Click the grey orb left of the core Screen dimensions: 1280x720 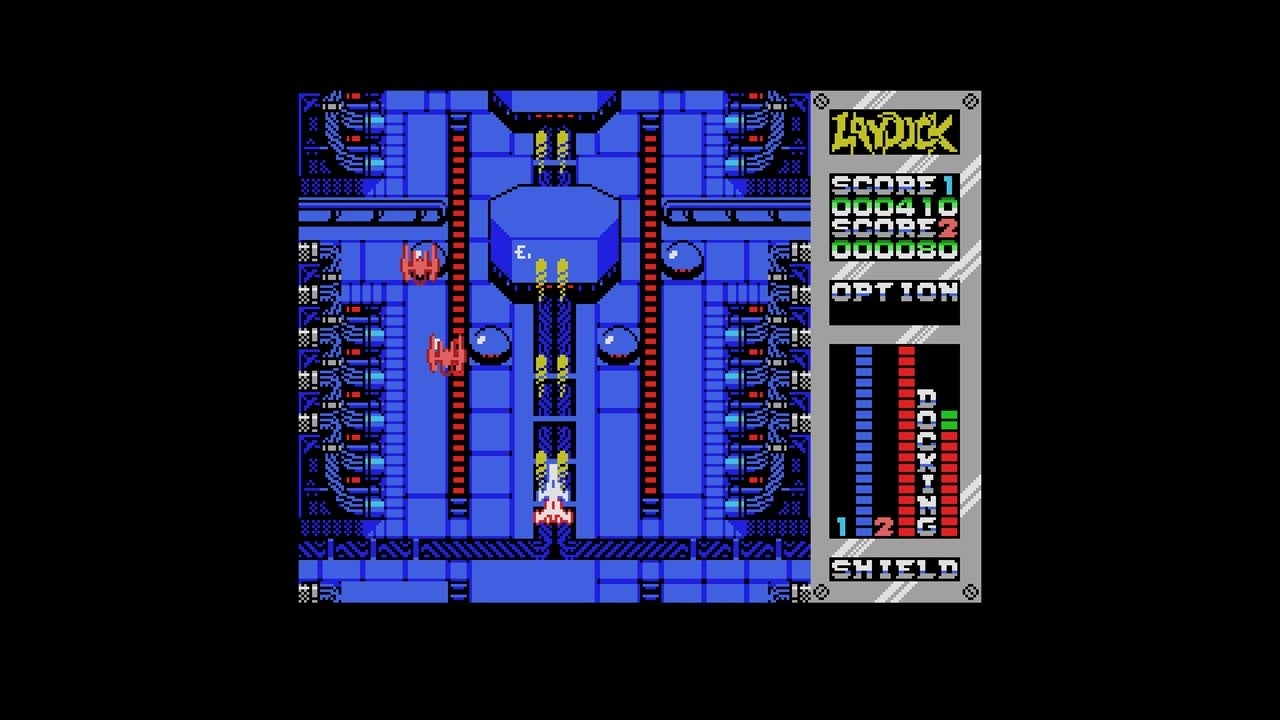[x=490, y=345]
